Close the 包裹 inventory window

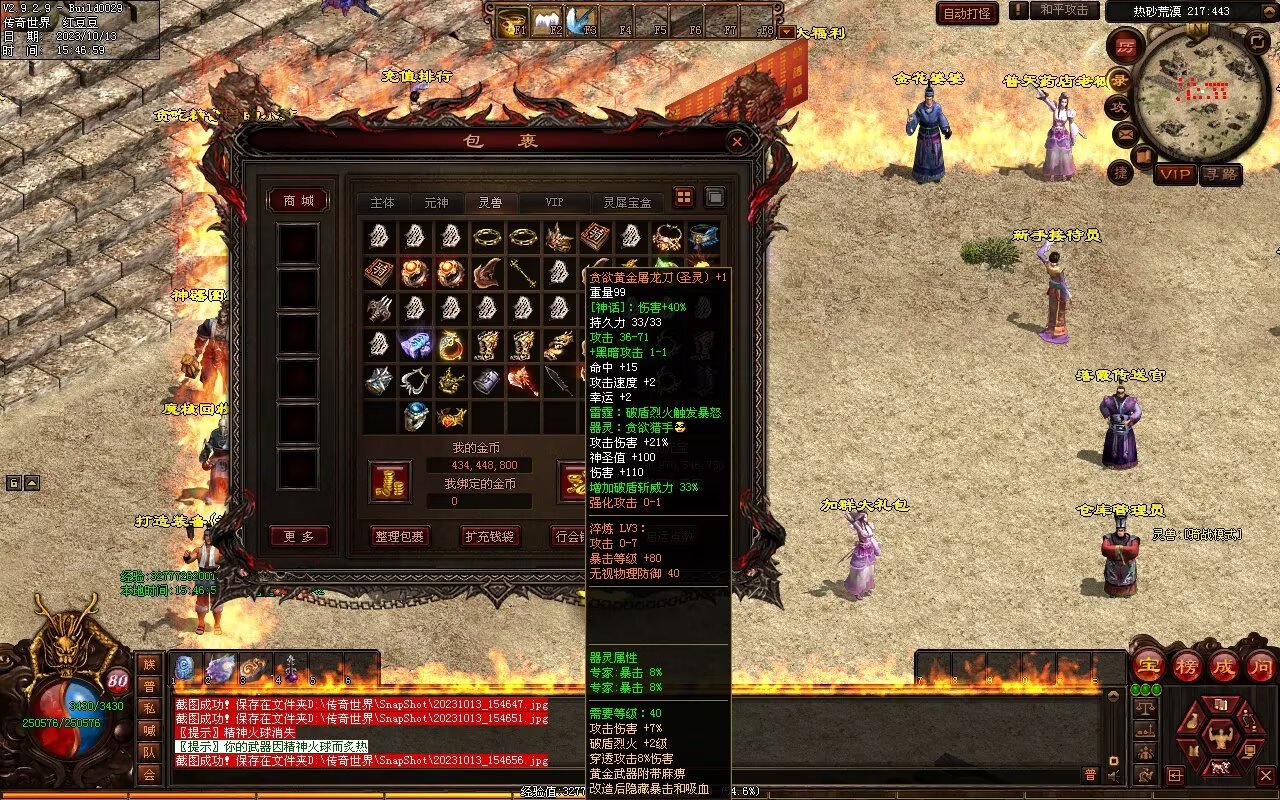(737, 142)
